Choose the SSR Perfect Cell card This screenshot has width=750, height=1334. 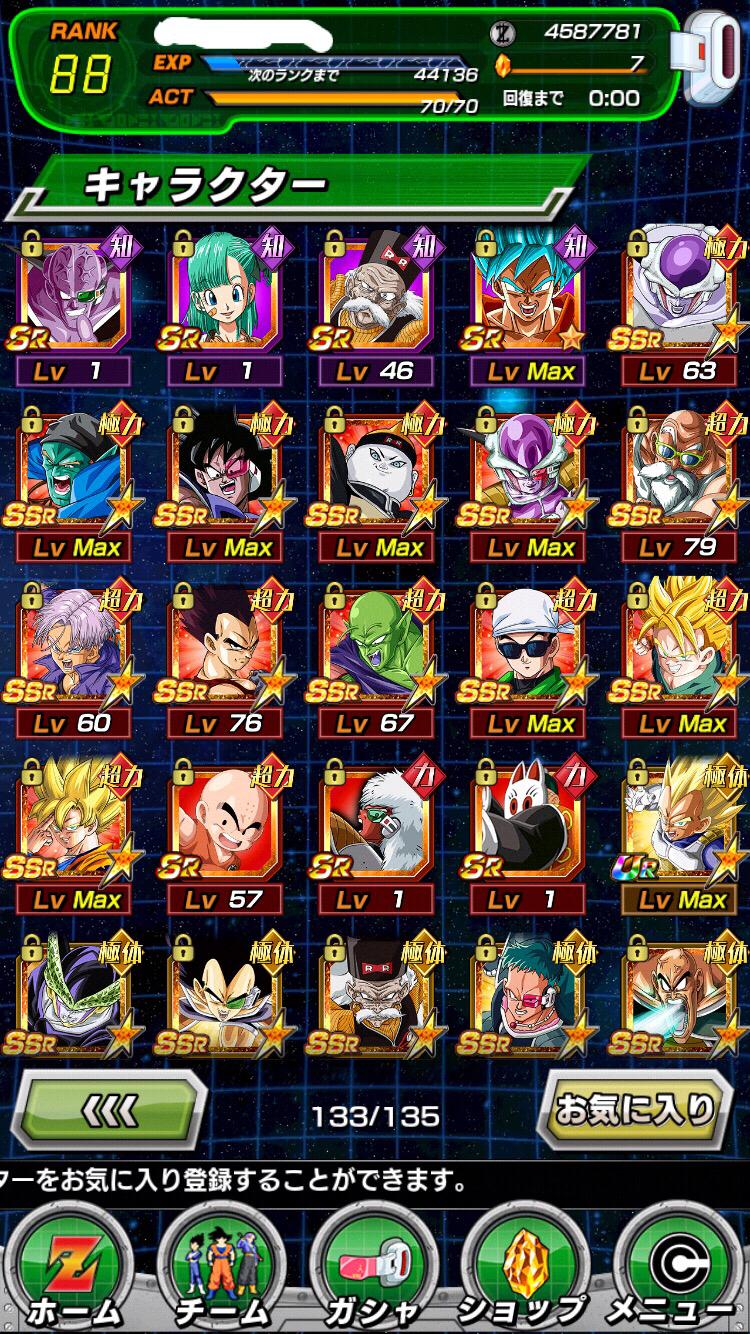pos(73,995)
